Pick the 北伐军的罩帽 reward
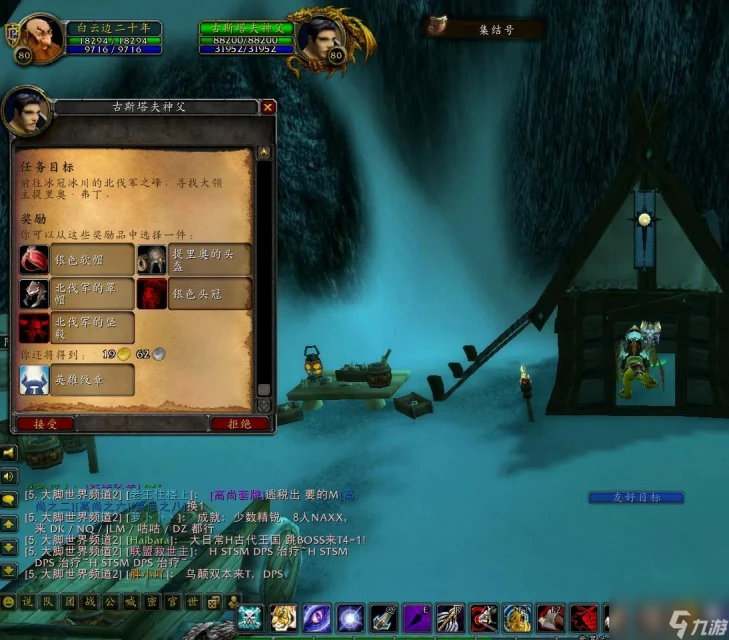This screenshot has width=729, height=640. pyautogui.click(x=77, y=293)
